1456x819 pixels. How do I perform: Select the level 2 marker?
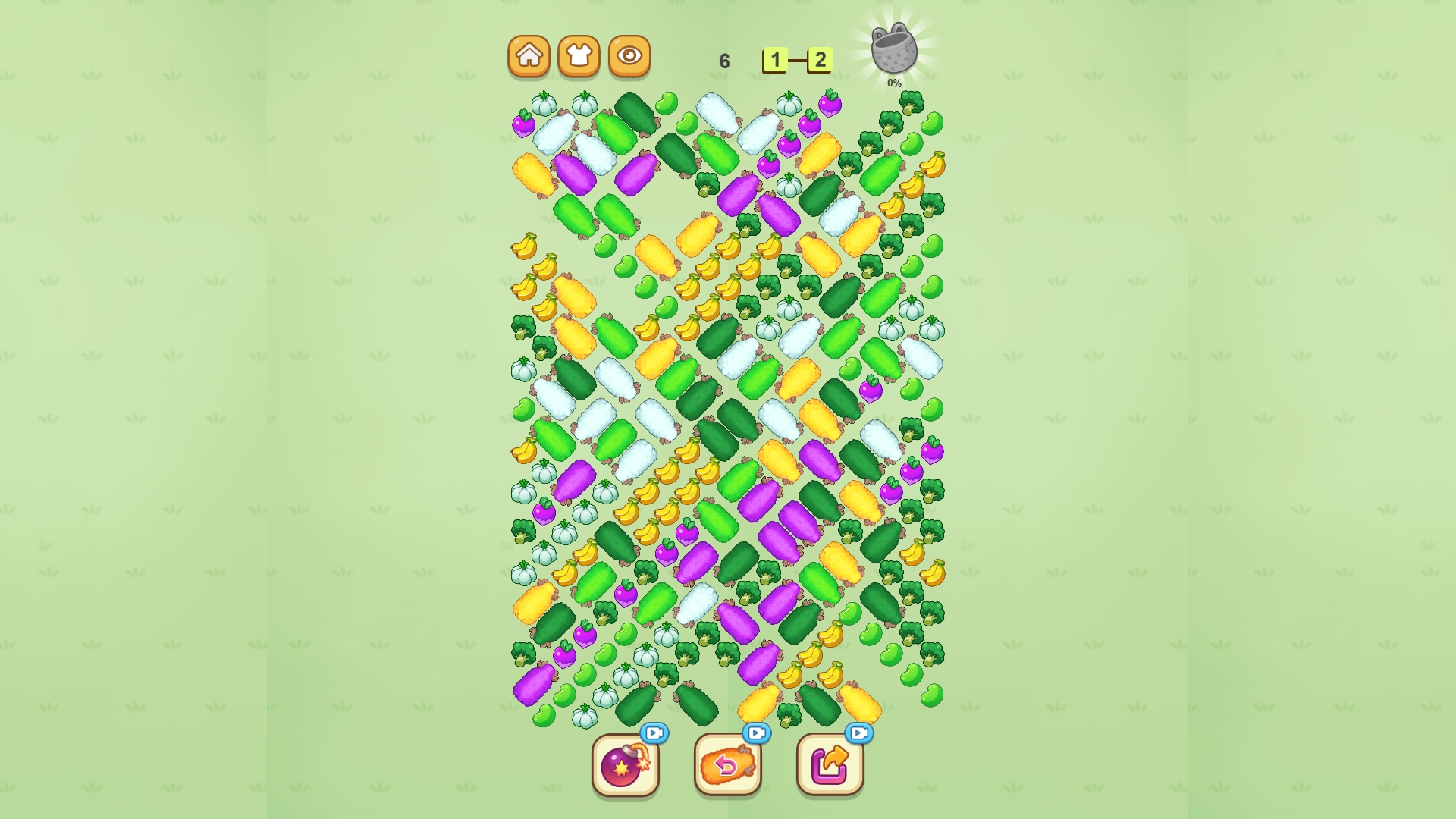[x=821, y=59]
